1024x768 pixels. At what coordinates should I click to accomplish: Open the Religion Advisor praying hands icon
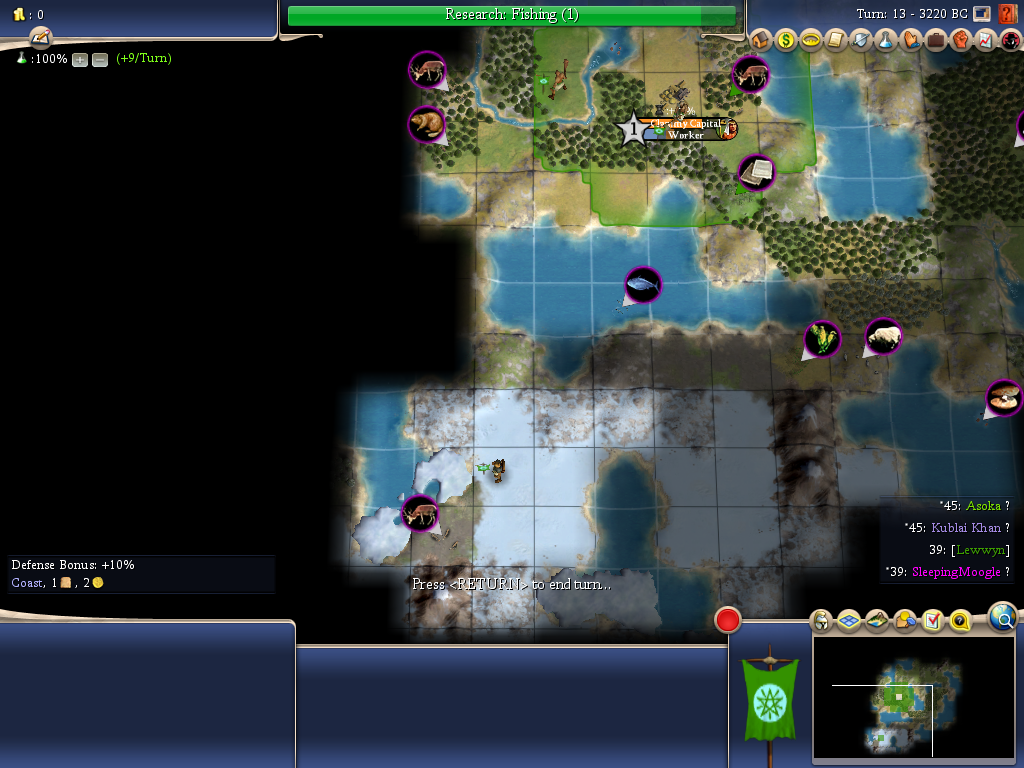tap(911, 40)
